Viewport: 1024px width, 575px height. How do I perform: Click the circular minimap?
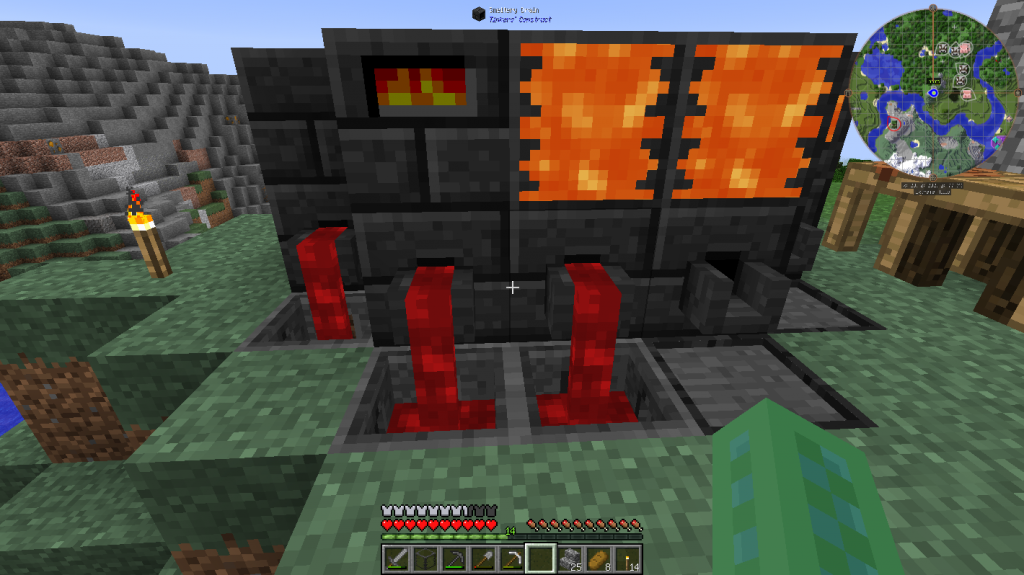[931, 88]
